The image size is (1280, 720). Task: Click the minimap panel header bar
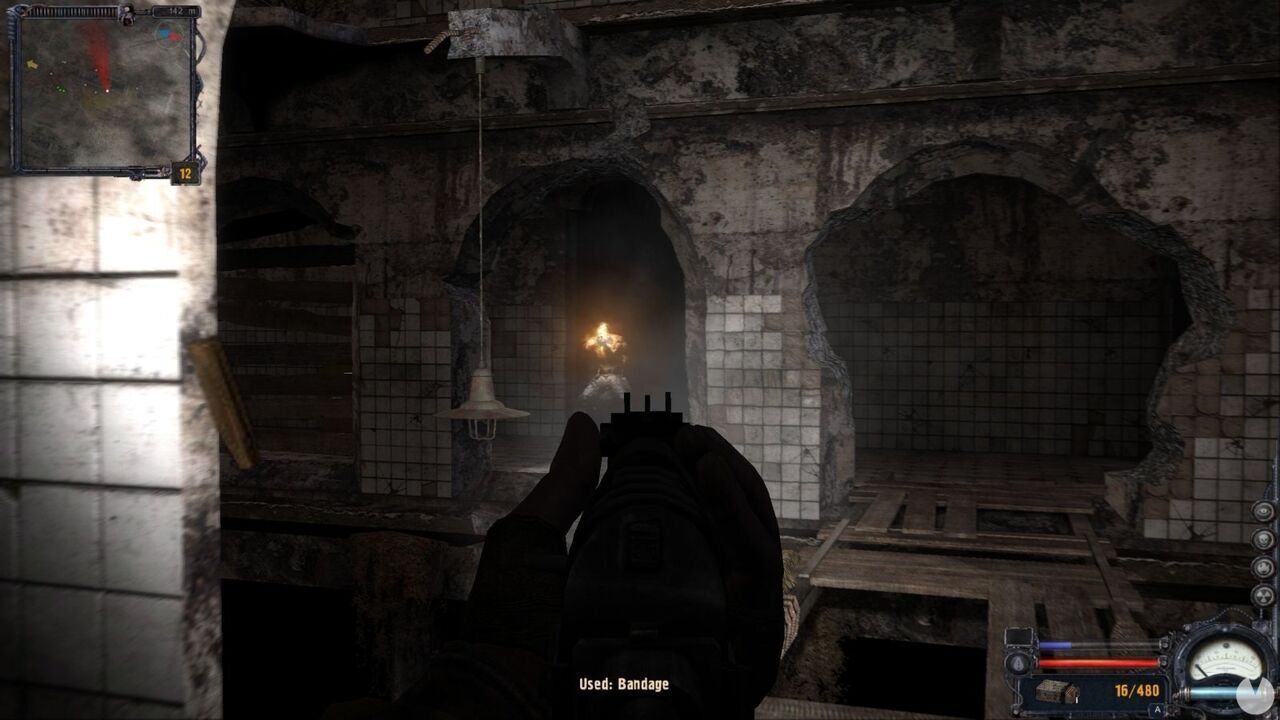[70, 11]
